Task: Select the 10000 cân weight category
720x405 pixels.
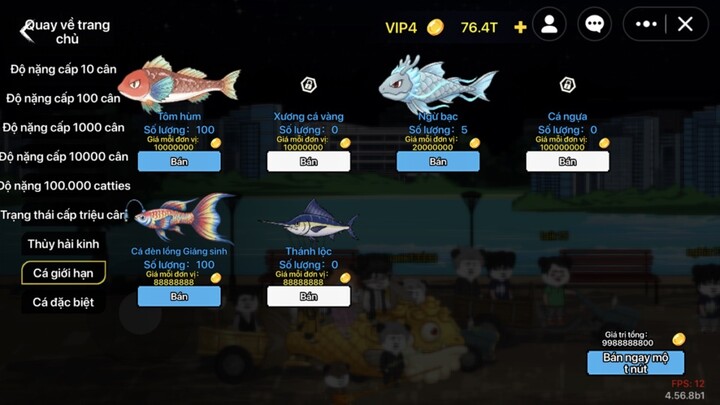Action: coord(64,156)
